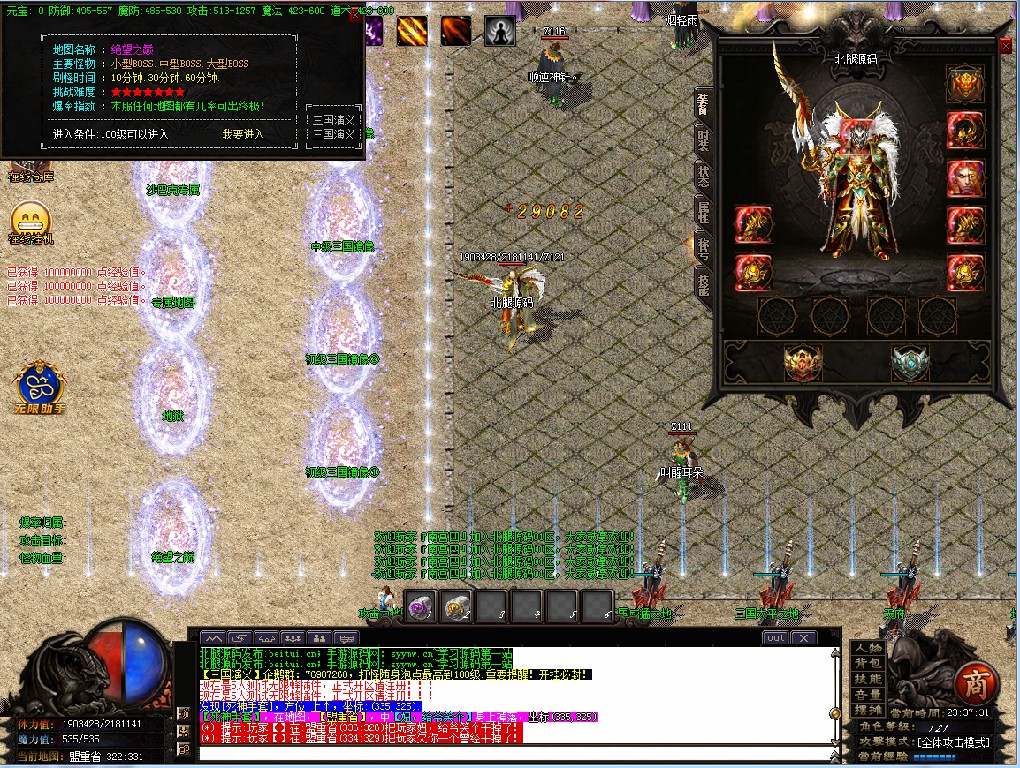Select the golden medal slot
The width and height of the screenshot is (1020, 768).
(802, 362)
